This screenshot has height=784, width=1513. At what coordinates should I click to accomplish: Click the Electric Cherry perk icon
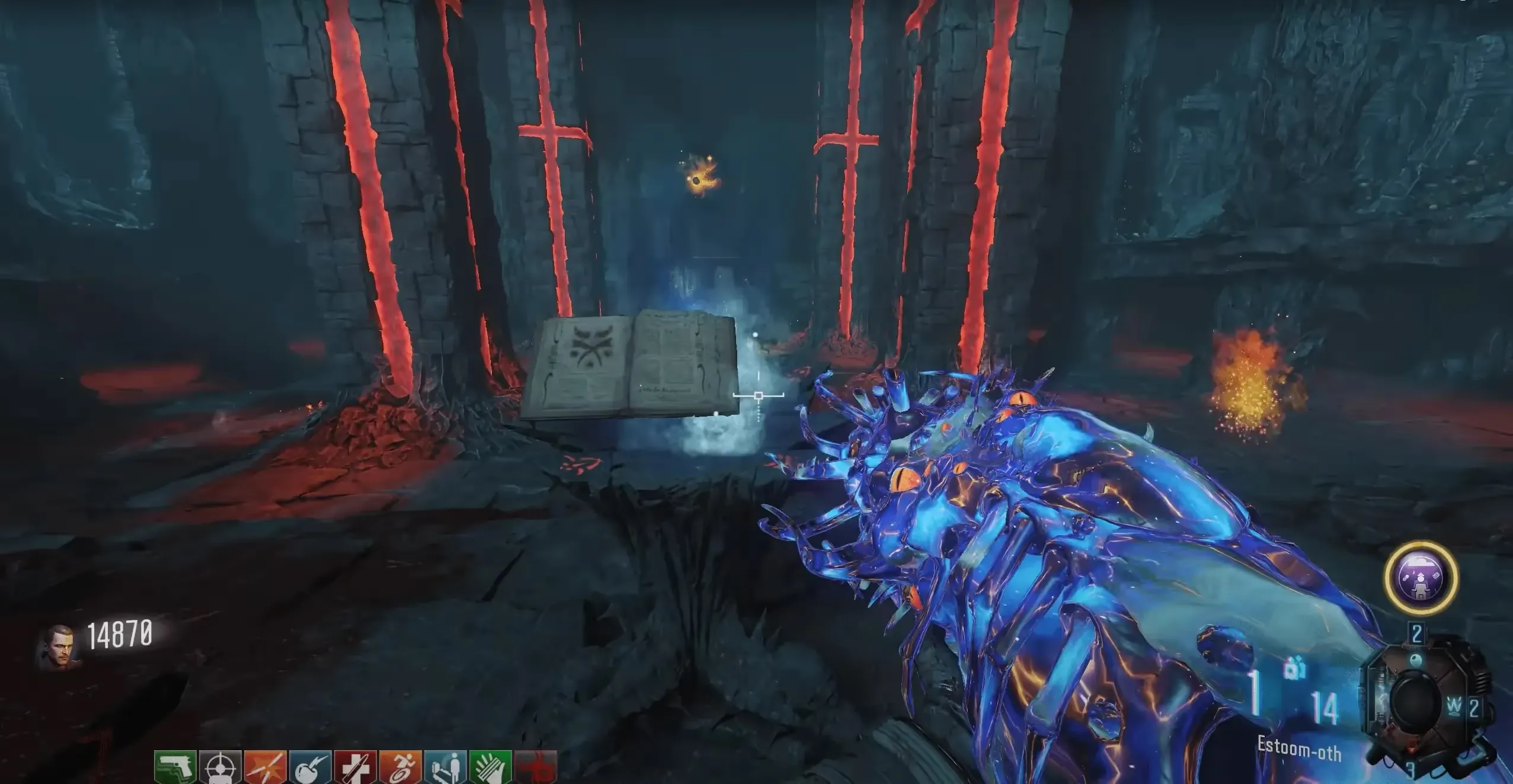click(x=311, y=767)
